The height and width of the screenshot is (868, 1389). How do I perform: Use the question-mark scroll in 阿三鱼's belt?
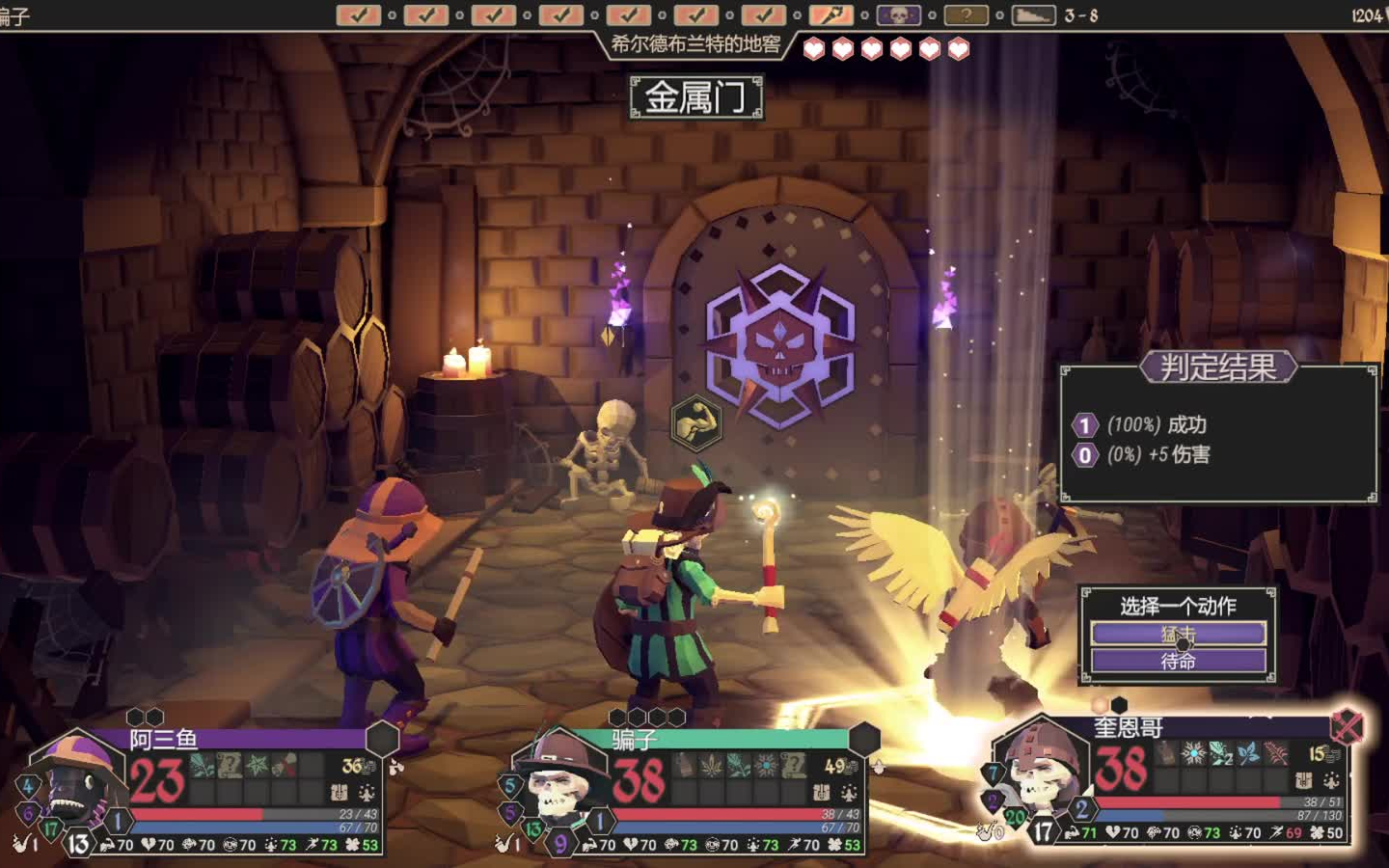[x=230, y=766]
